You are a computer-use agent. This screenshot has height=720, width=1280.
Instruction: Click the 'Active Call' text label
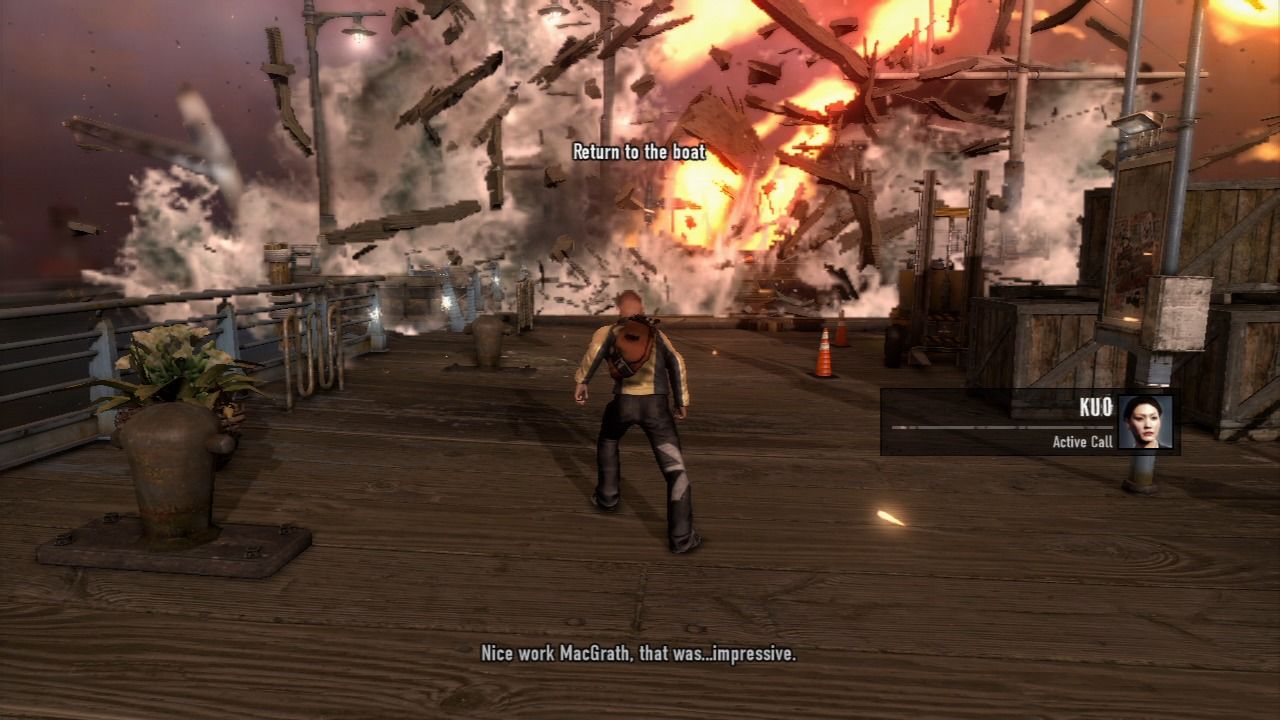[x=1082, y=441]
